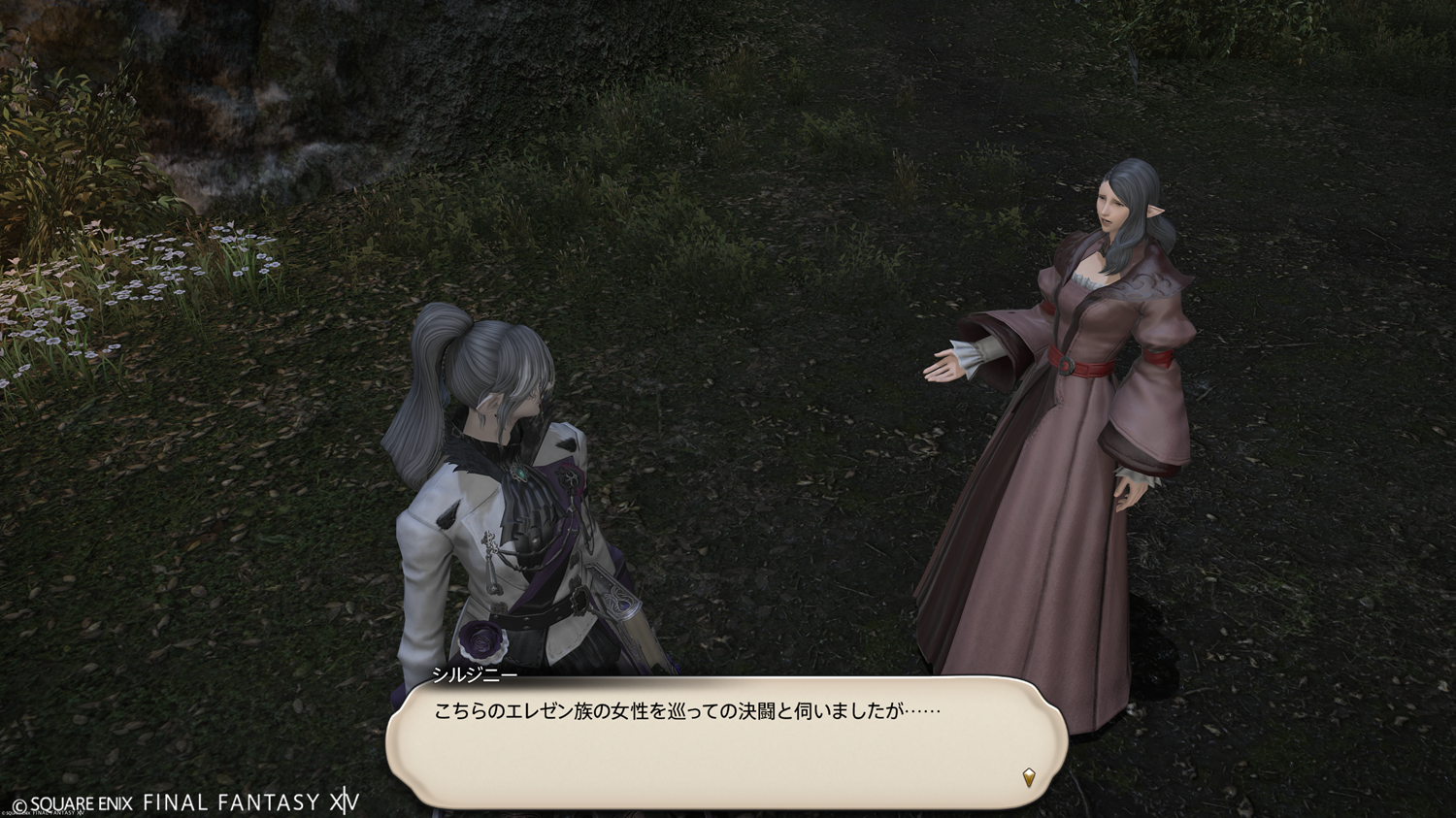Click Silvairre's dialogue box to continue
Screen dimensions: 1456x818
click(726, 742)
